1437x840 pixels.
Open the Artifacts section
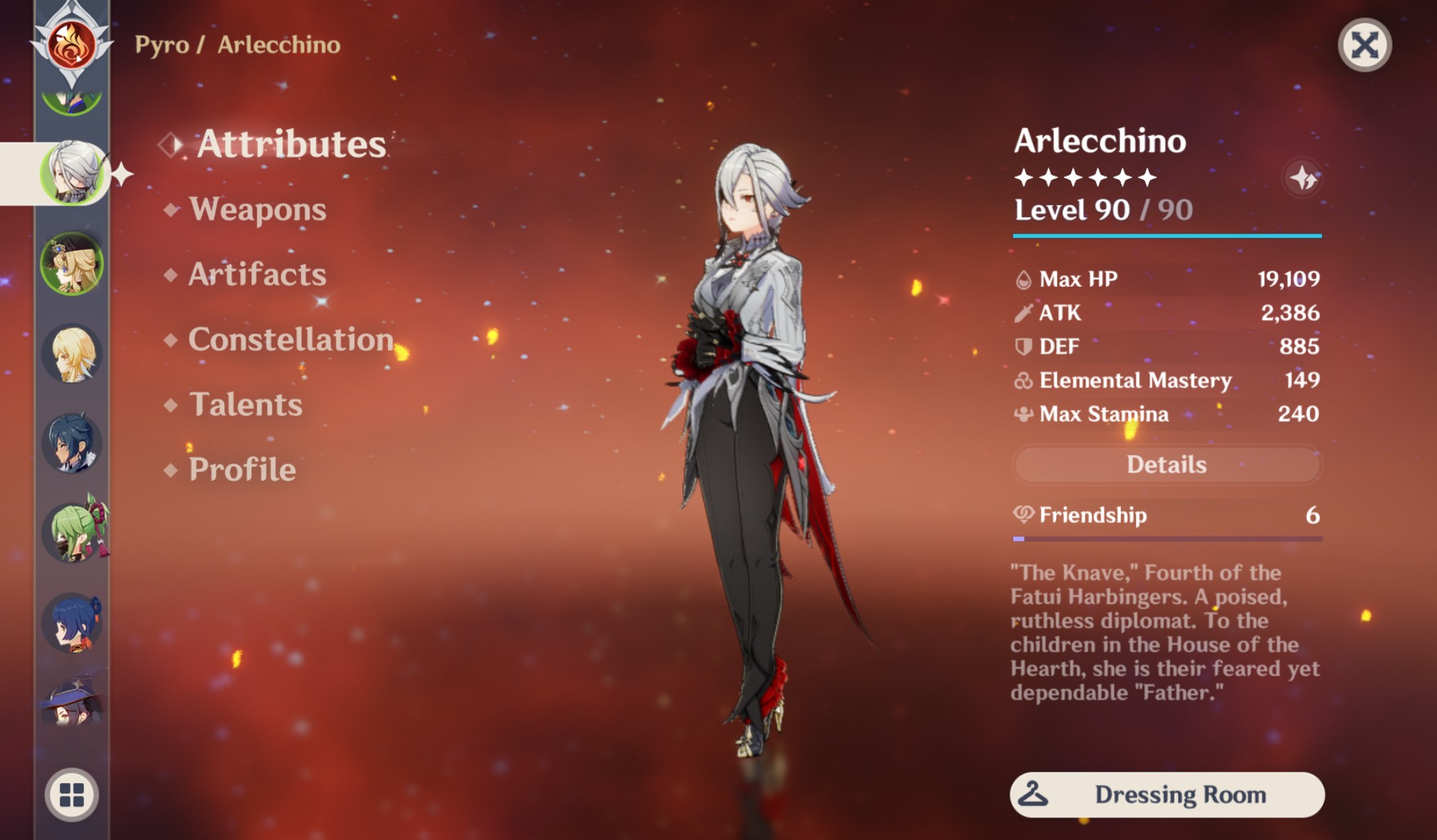tap(256, 274)
